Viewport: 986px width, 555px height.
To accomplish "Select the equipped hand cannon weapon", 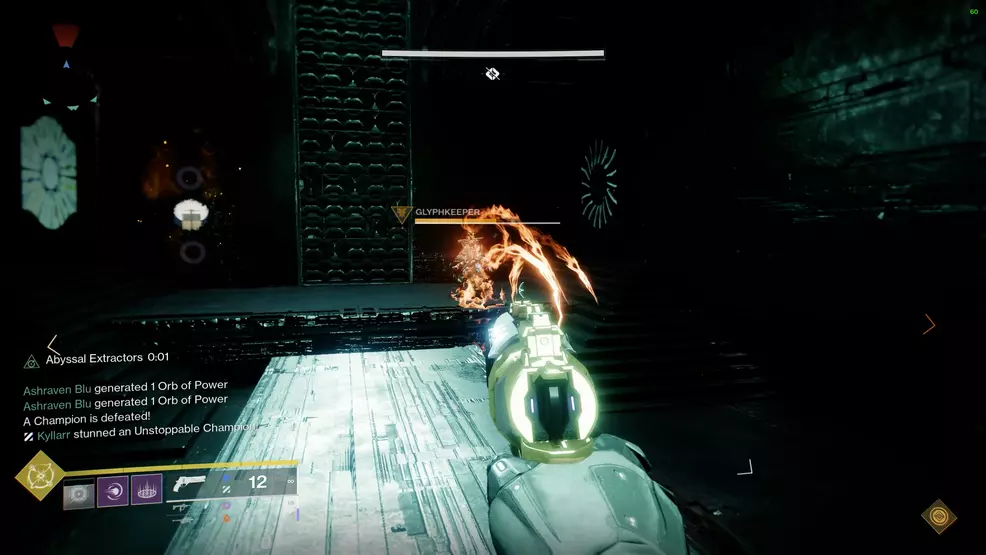I will [x=188, y=484].
